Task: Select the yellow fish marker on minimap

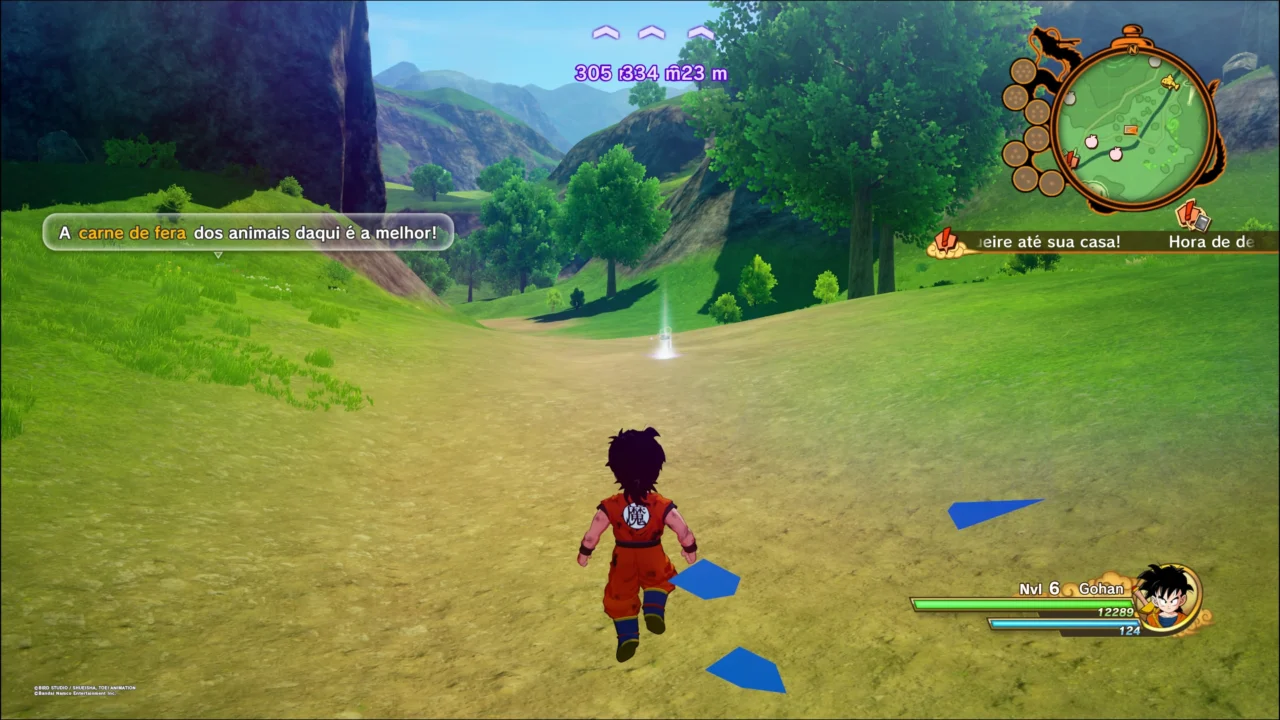Action: 1169,83
